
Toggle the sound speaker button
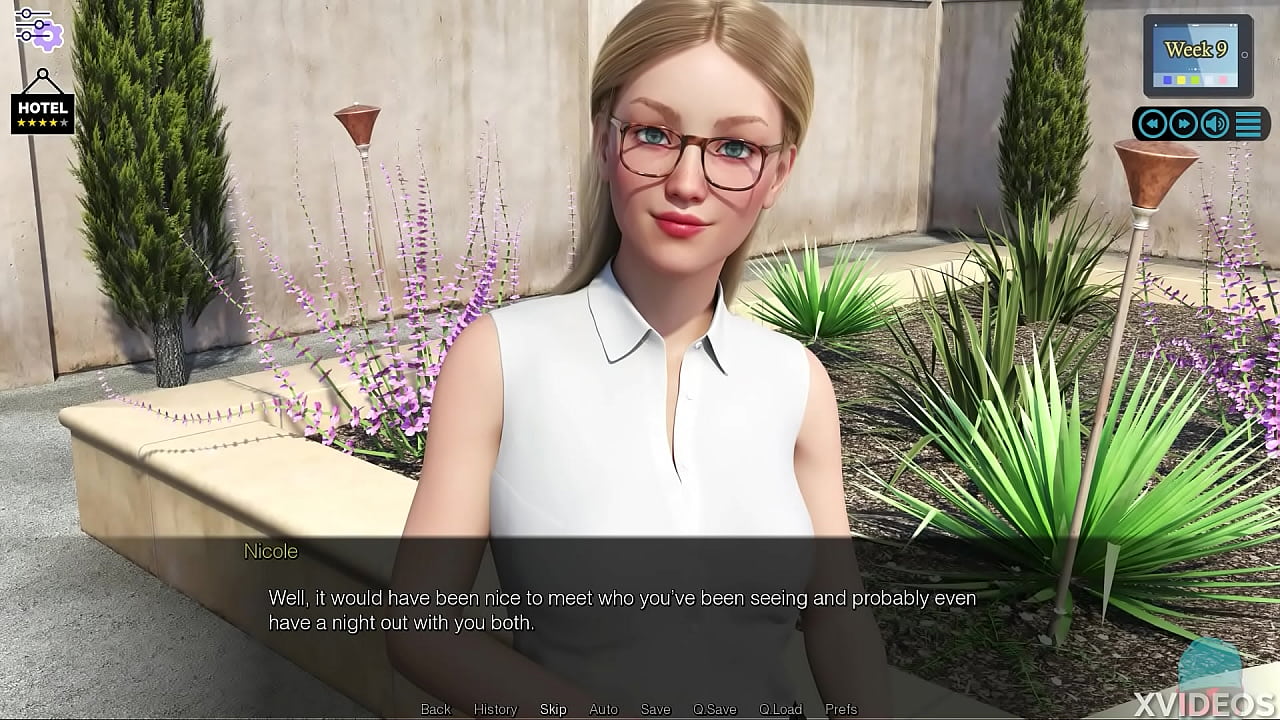pos(1215,124)
